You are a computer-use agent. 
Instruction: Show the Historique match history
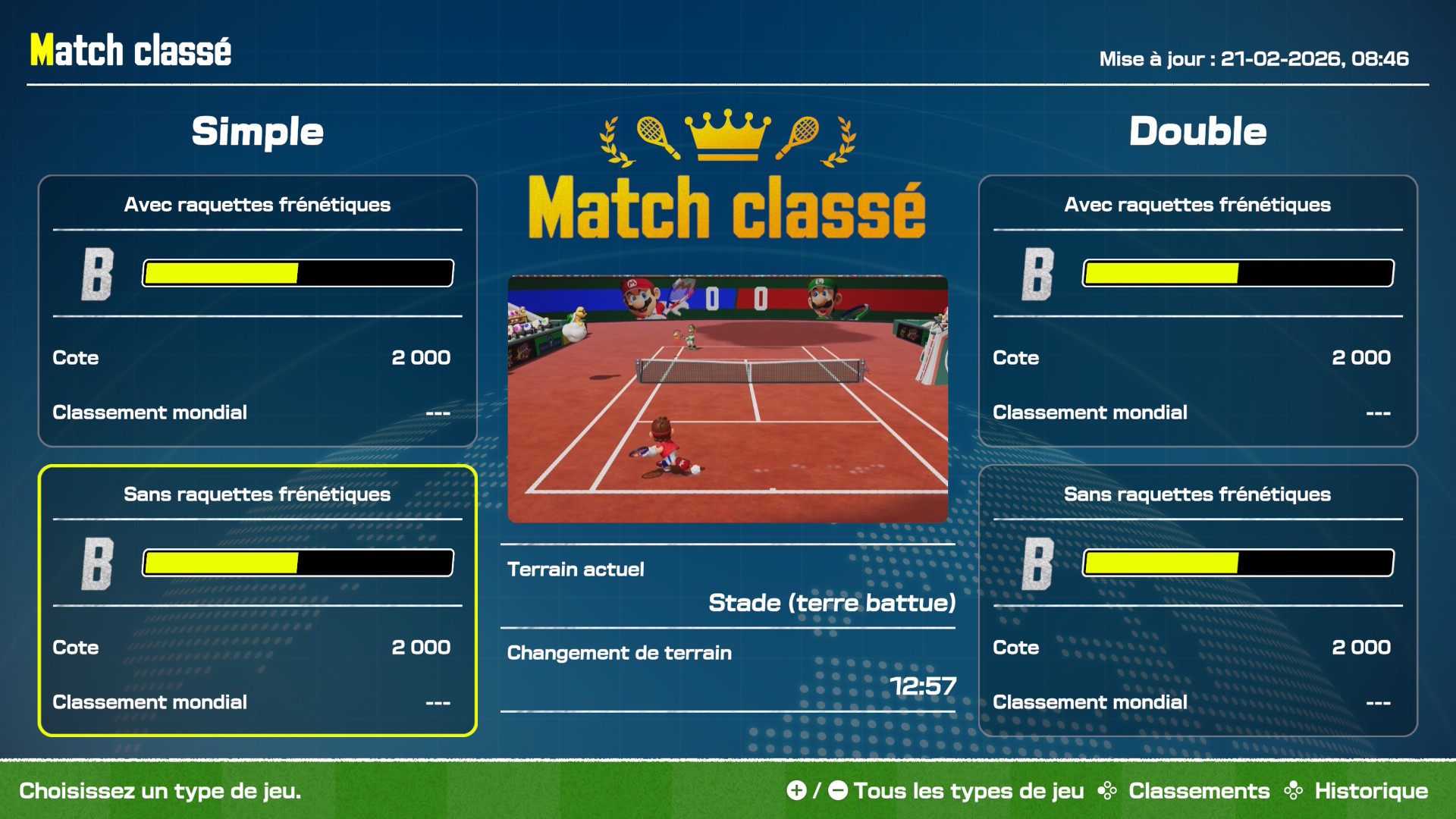click(1370, 791)
